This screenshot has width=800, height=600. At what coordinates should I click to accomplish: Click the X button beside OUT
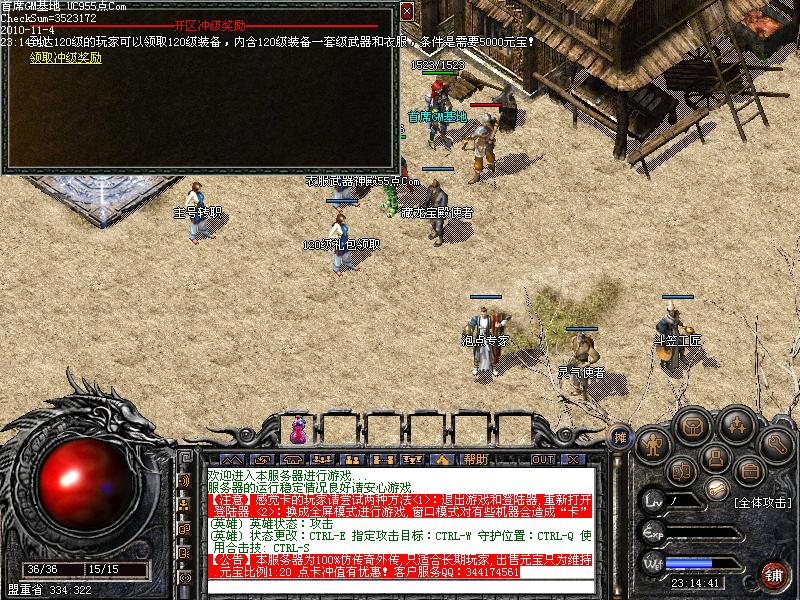point(572,459)
